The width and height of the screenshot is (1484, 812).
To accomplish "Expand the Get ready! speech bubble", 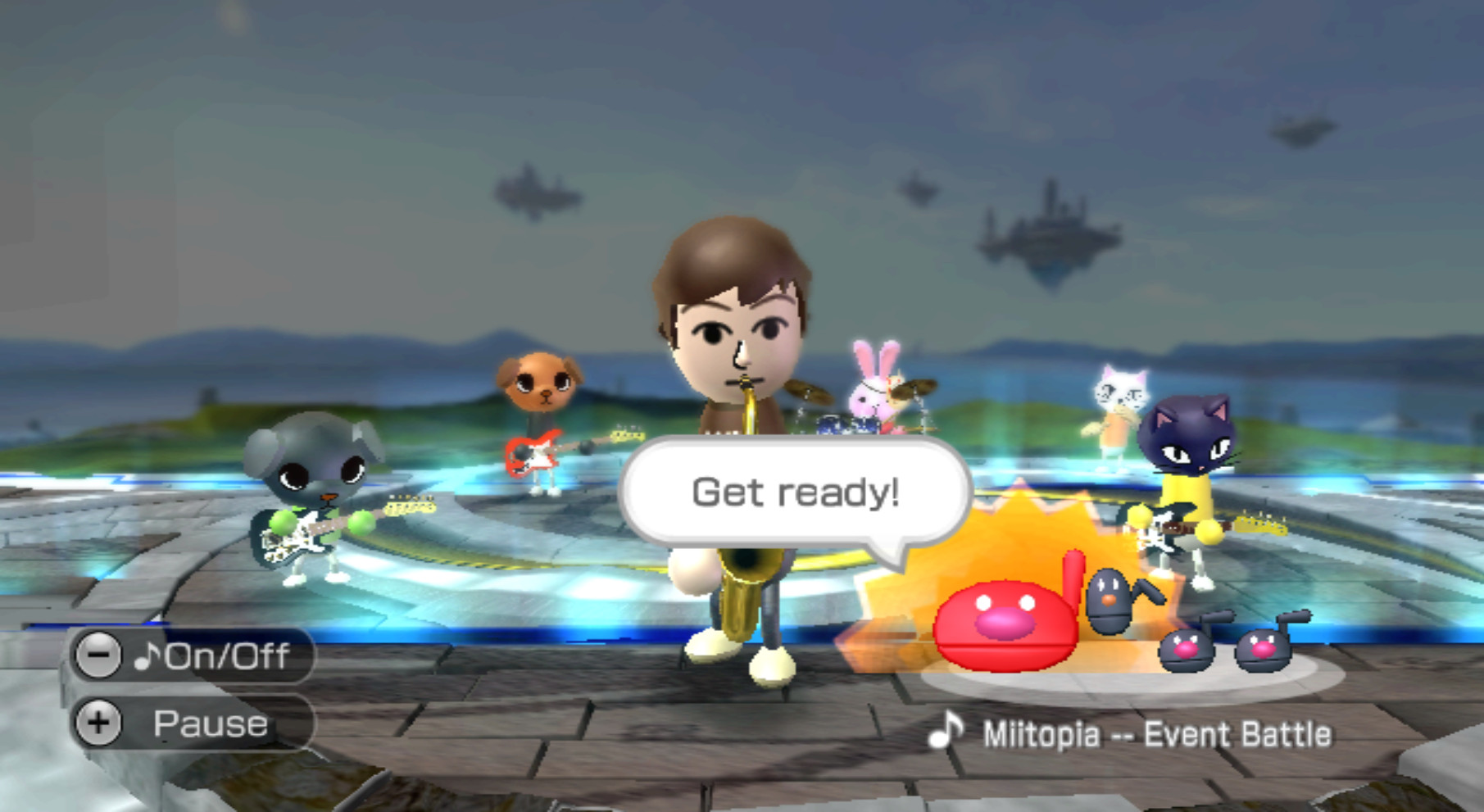I will pos(795,492).
